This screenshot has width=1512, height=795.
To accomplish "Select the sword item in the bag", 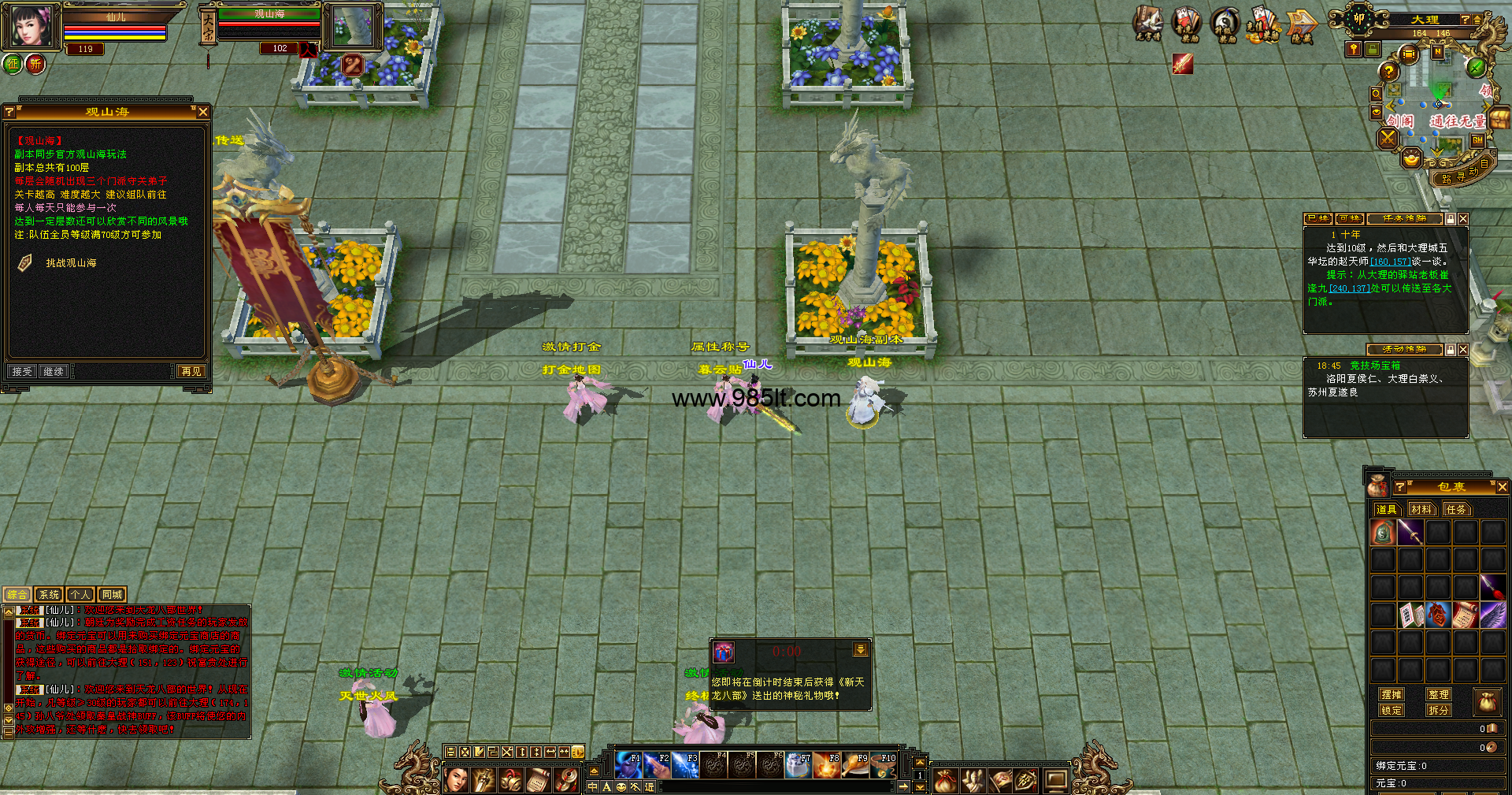I will 1410,533.
